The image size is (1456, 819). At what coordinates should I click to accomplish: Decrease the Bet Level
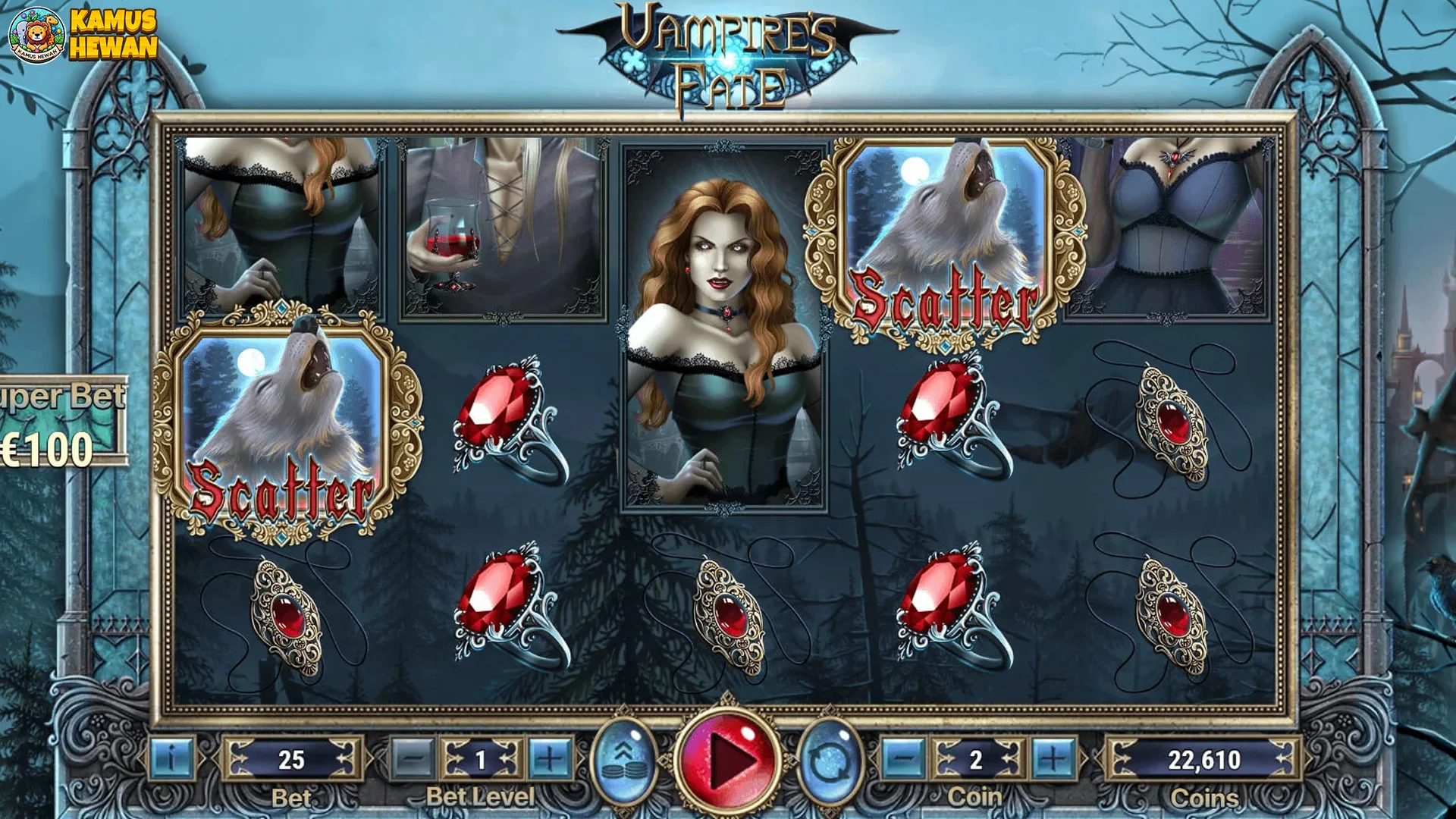[x=414, y=758]
